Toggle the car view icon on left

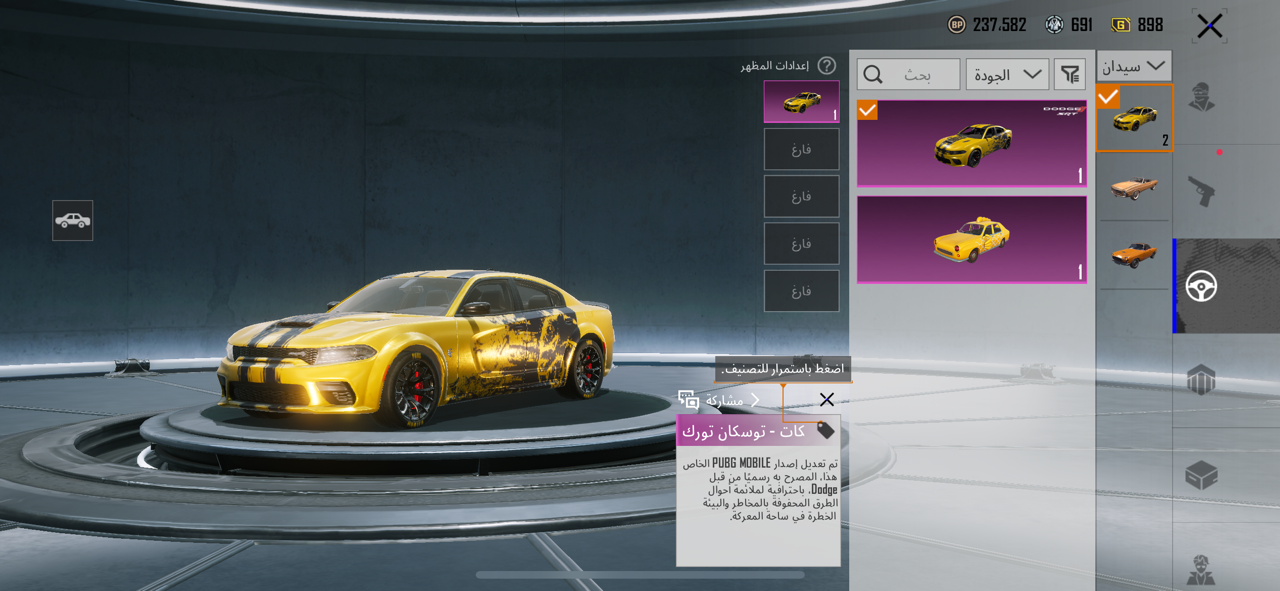coord(73,221)
